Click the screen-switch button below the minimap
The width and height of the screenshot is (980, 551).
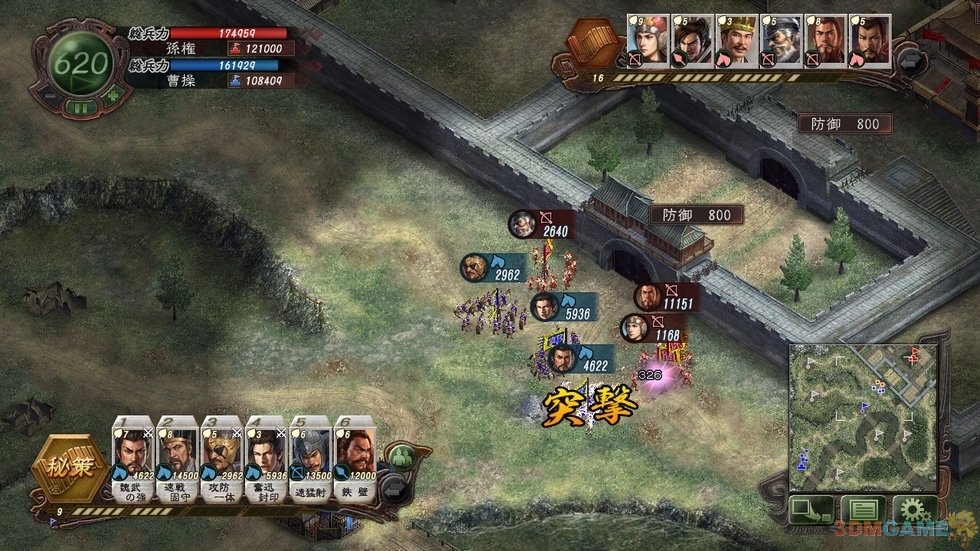810,509
